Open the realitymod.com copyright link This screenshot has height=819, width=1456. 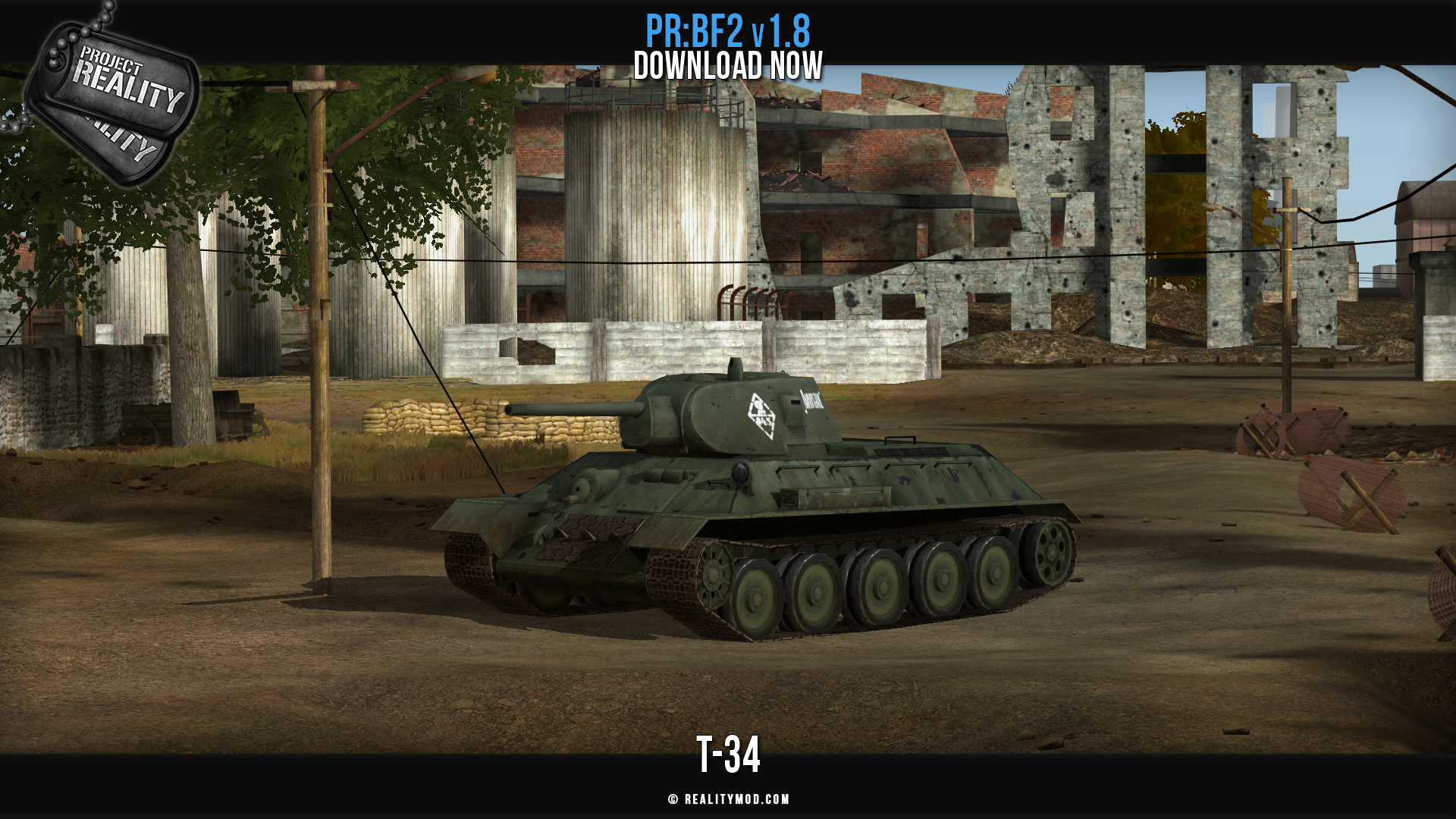pyautogui.click(x=729, y=799)
